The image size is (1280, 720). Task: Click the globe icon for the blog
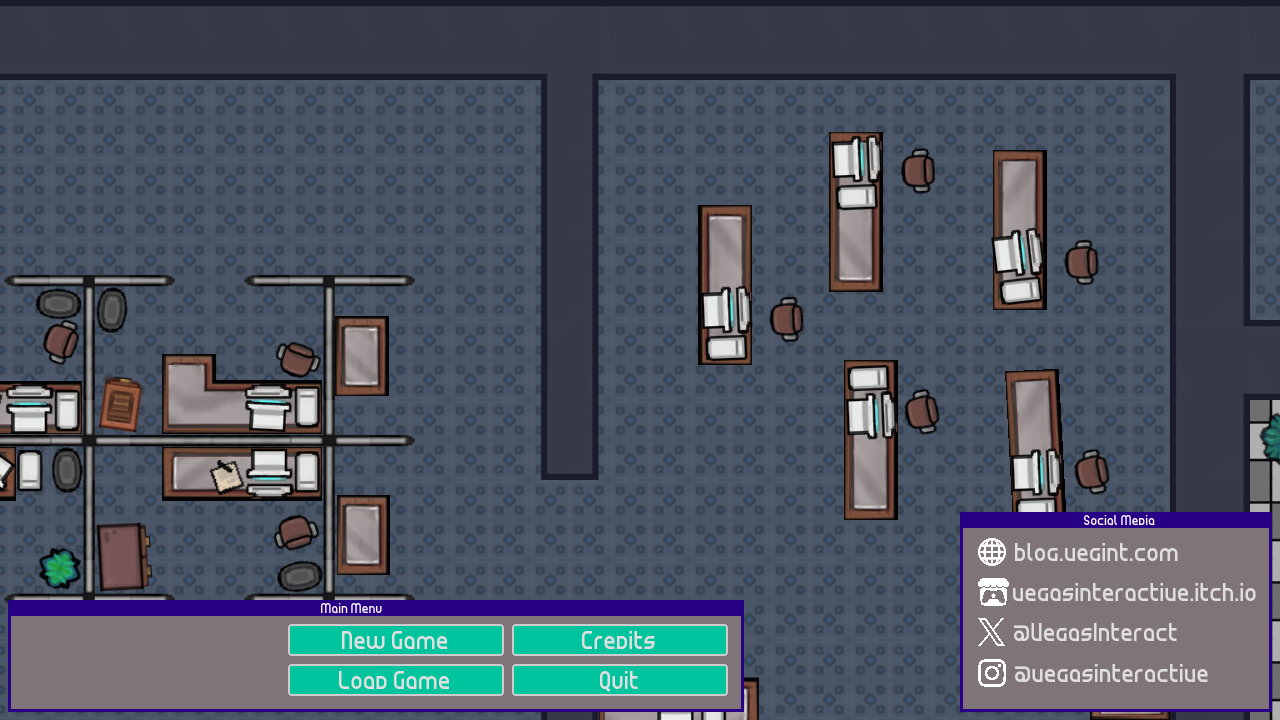[x=991, y=552]
